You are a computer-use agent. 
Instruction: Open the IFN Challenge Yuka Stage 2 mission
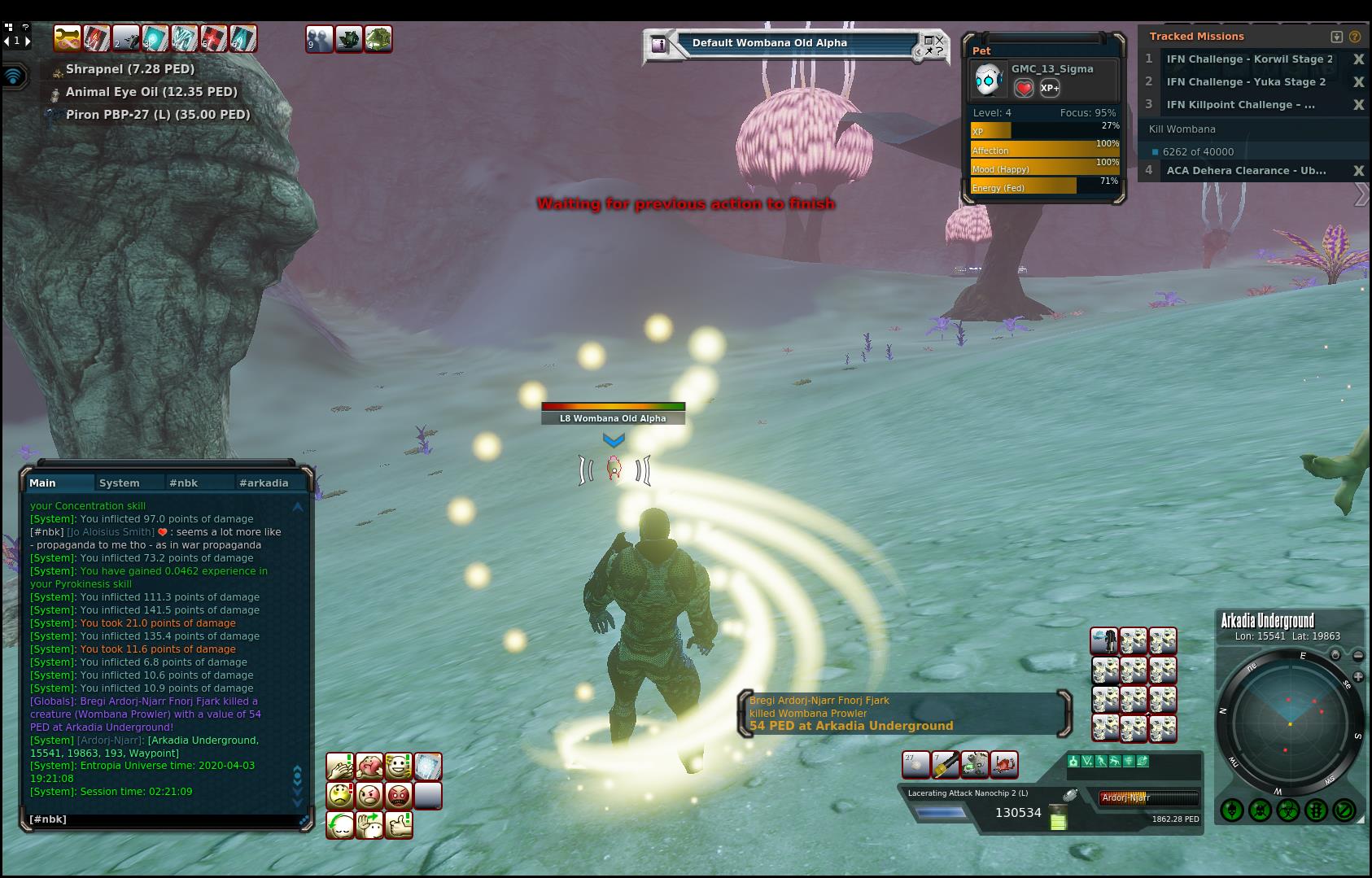click(1246, 82)
